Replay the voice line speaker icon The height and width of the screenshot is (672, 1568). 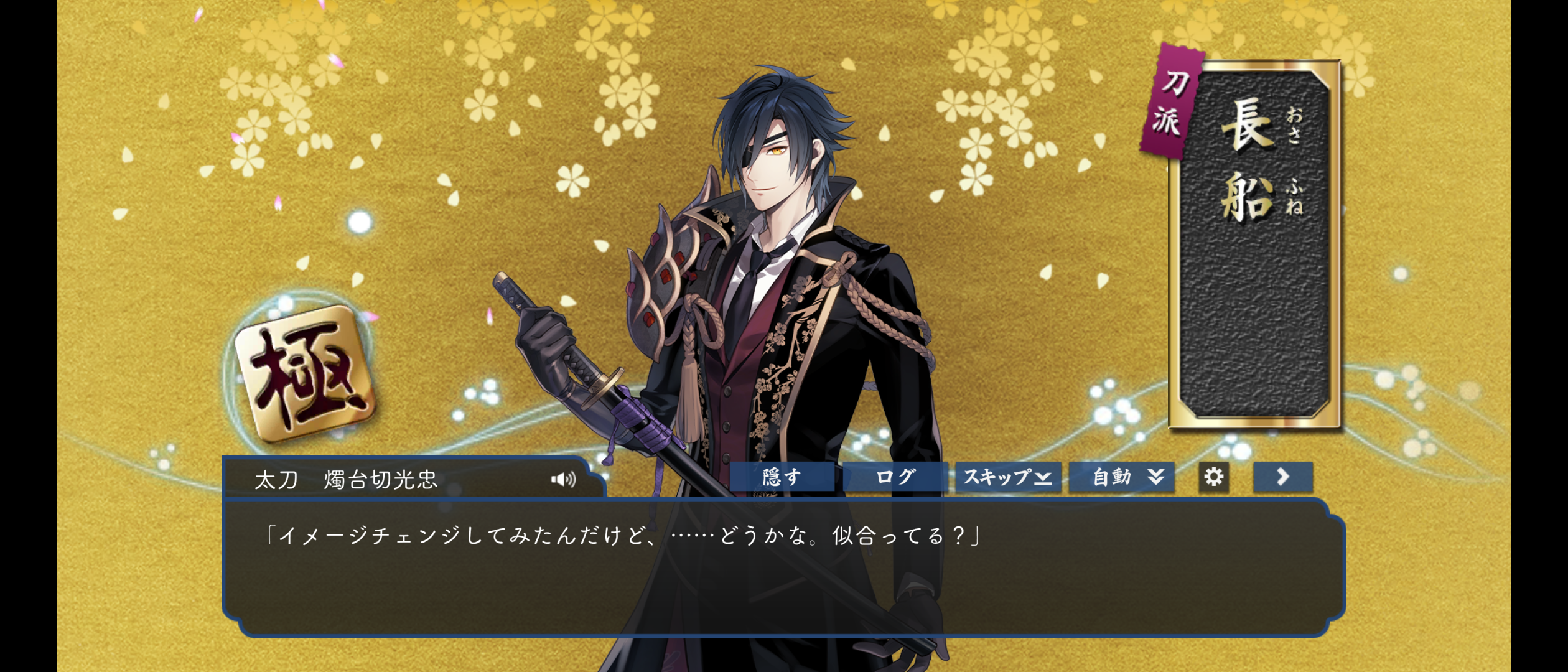coord(563,479)
